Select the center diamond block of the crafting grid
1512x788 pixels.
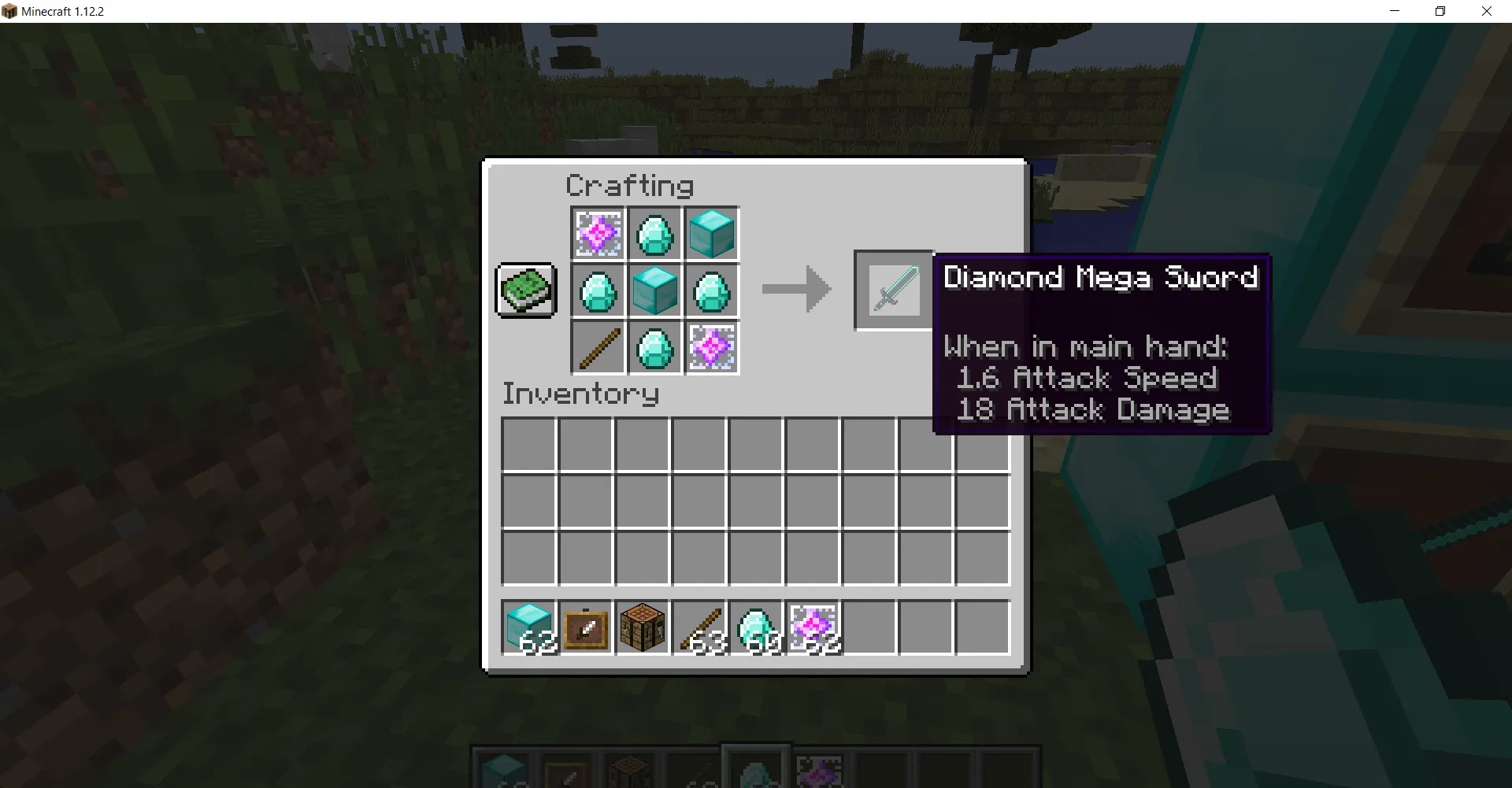(654, 290)
